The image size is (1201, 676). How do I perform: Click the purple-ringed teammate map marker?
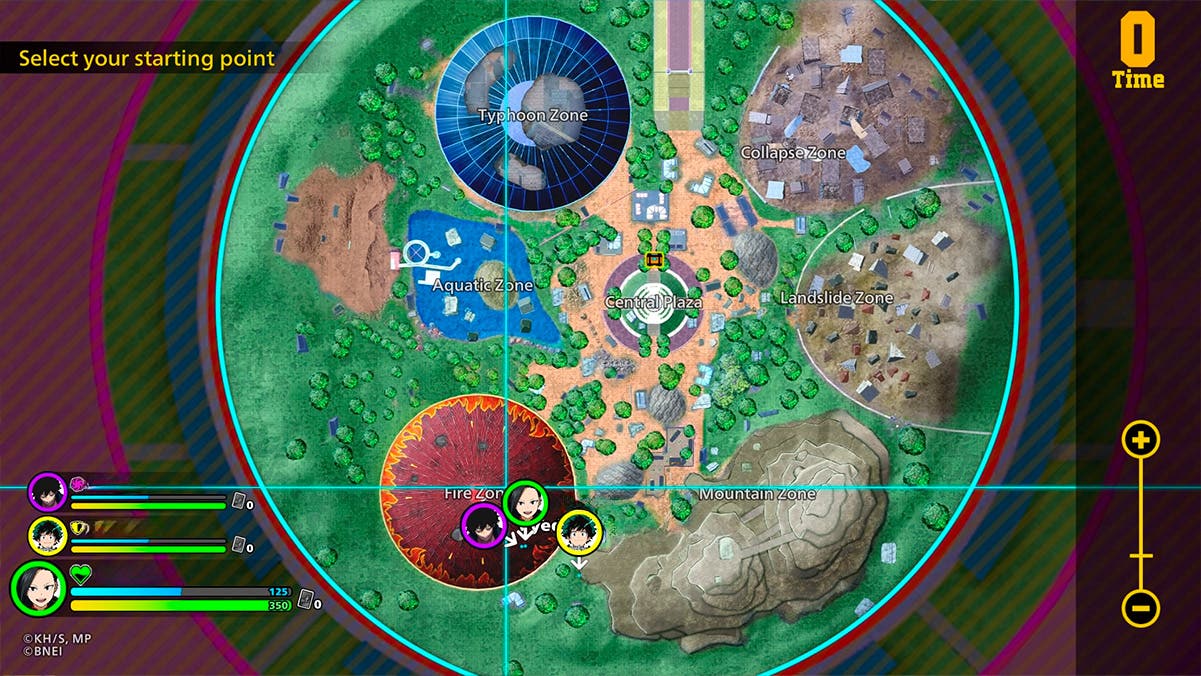[x=483, y=525]
